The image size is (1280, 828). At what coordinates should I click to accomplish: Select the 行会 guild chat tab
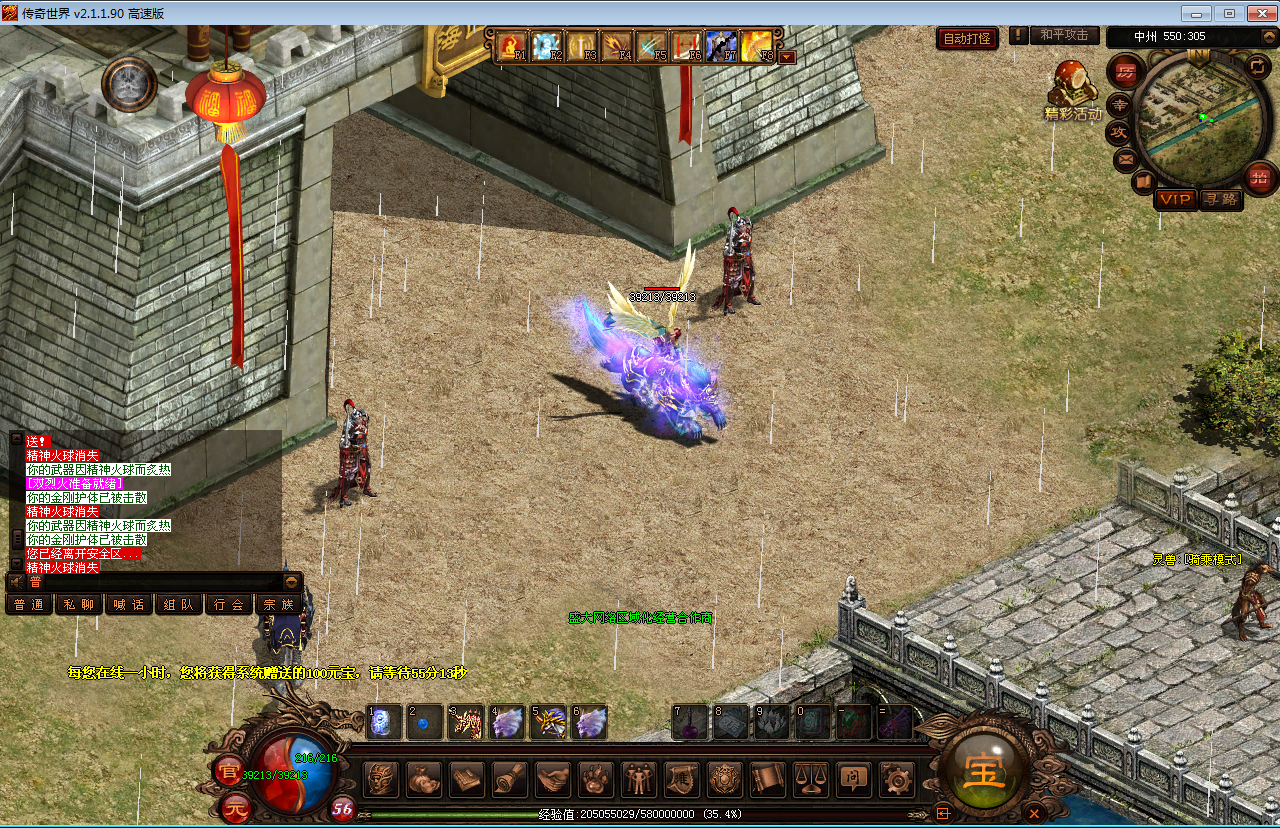point(229,604)
